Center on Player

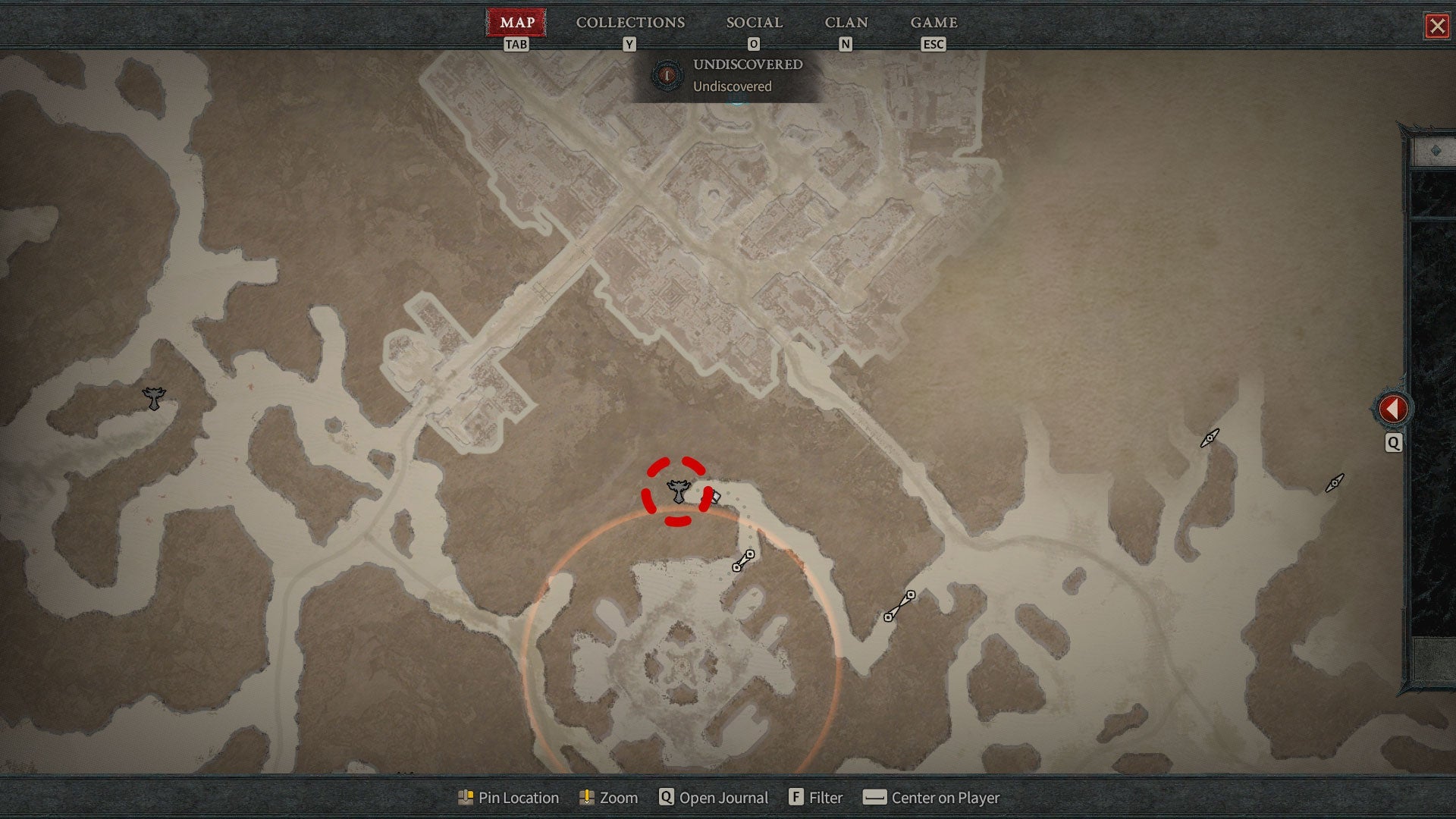click(x=931, y=798)
